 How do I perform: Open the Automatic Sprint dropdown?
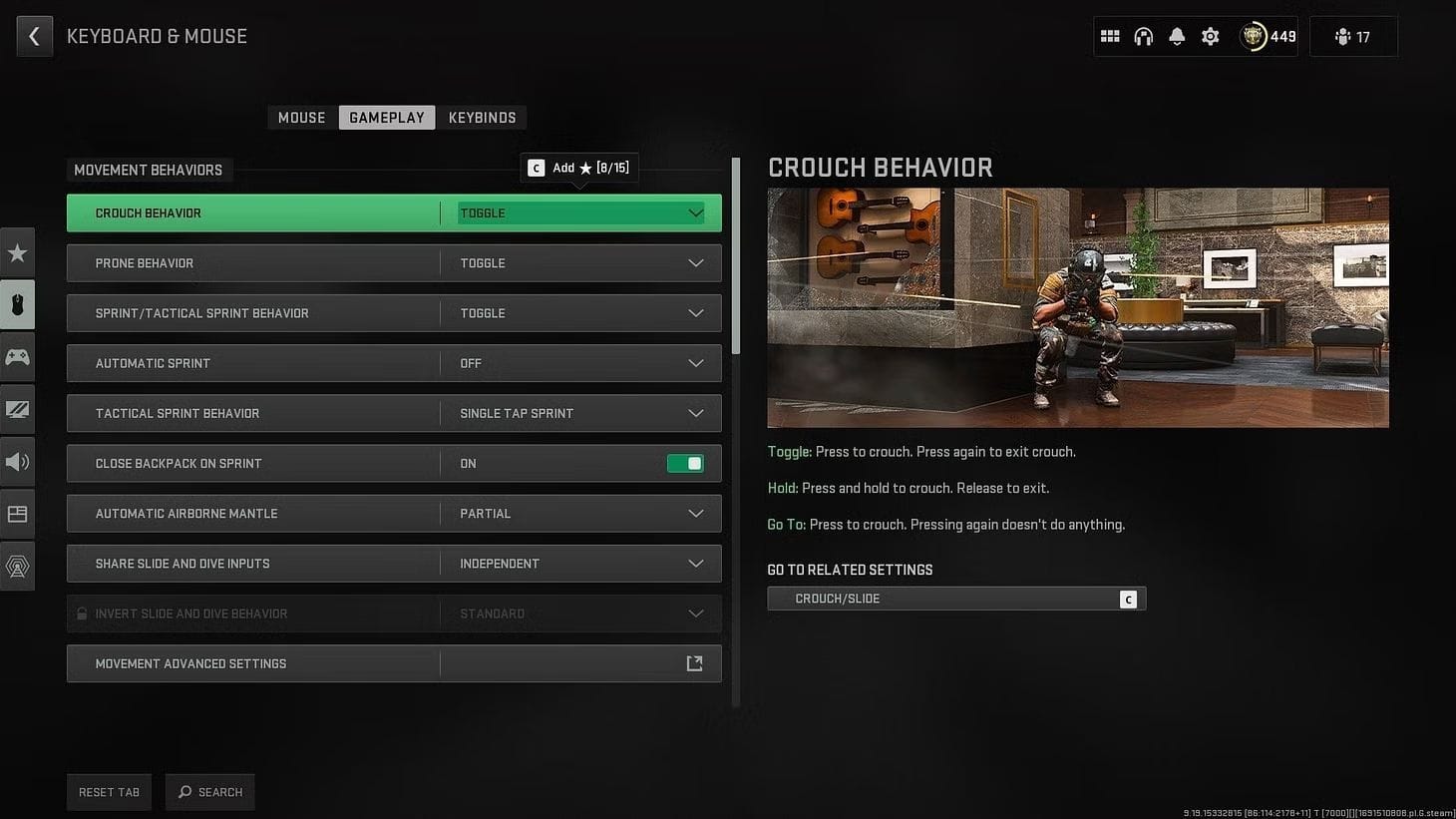[580, 363]
